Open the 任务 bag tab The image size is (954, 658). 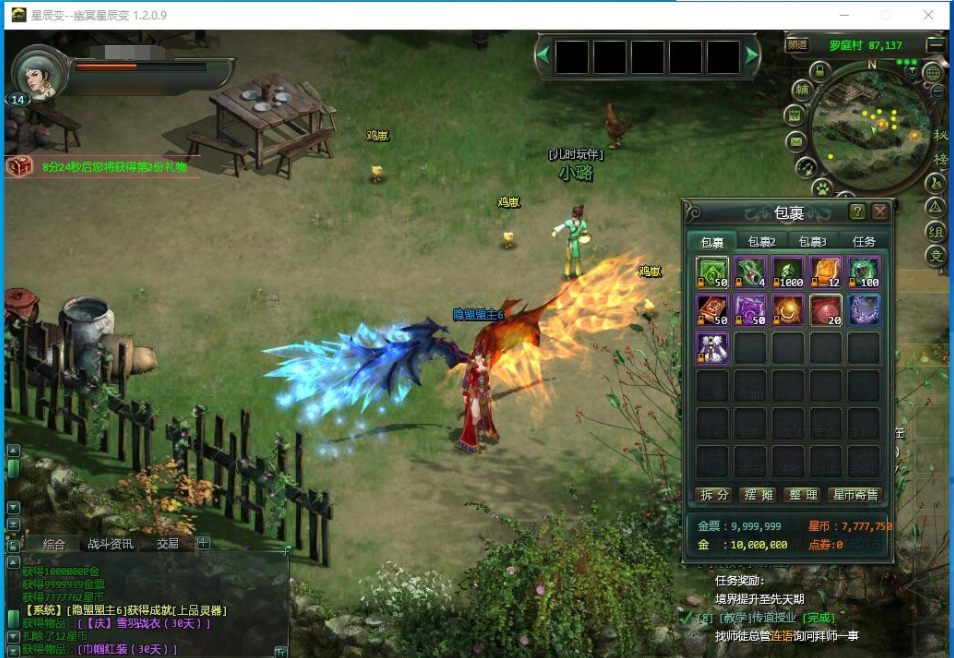(863, 241)
